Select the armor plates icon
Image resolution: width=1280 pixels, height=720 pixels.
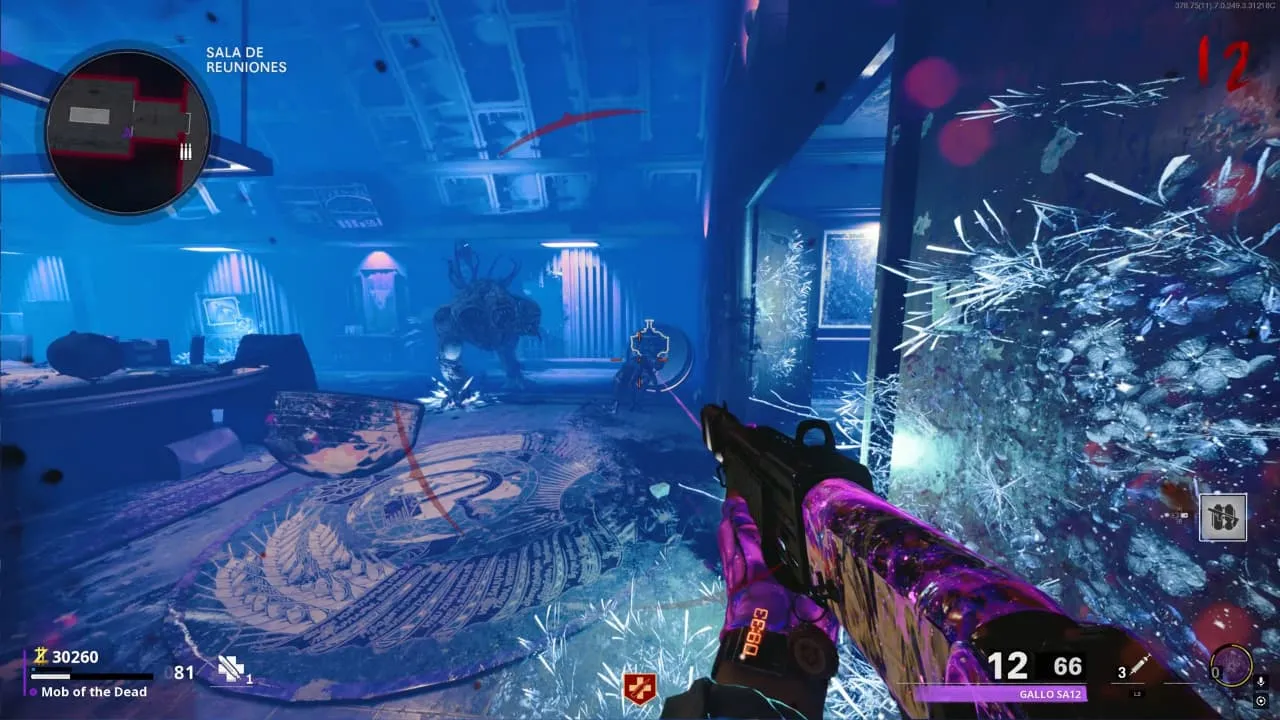pos(232,669)
